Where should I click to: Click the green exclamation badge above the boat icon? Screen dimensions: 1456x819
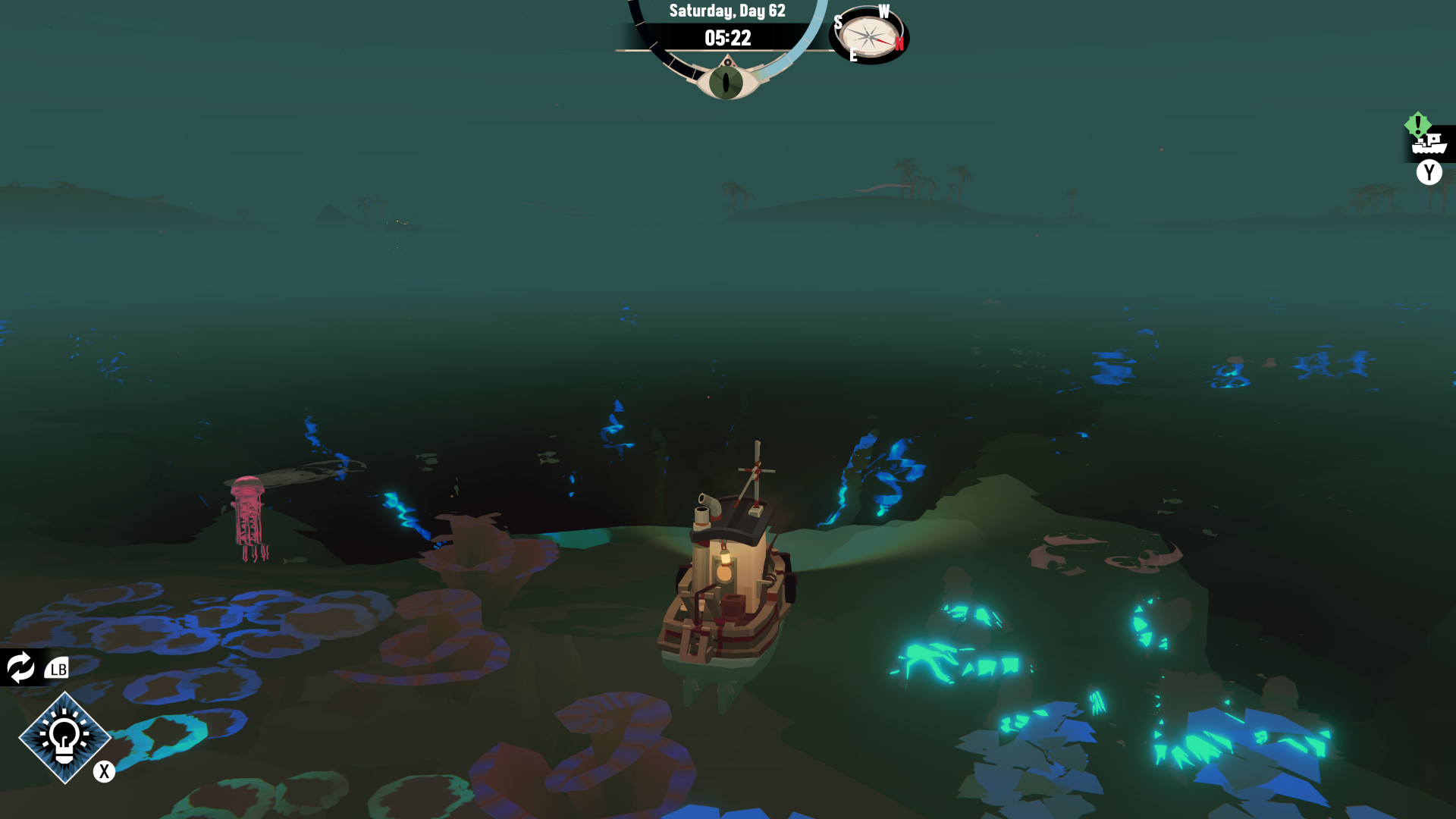(1417, 122)
